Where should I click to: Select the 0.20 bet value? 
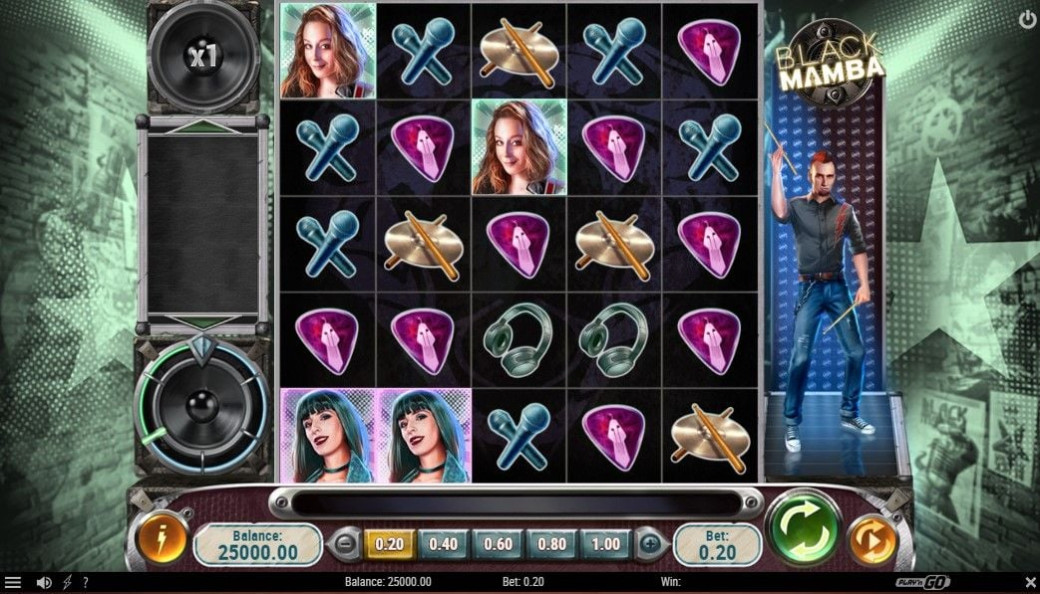click(x=389, y=545)
